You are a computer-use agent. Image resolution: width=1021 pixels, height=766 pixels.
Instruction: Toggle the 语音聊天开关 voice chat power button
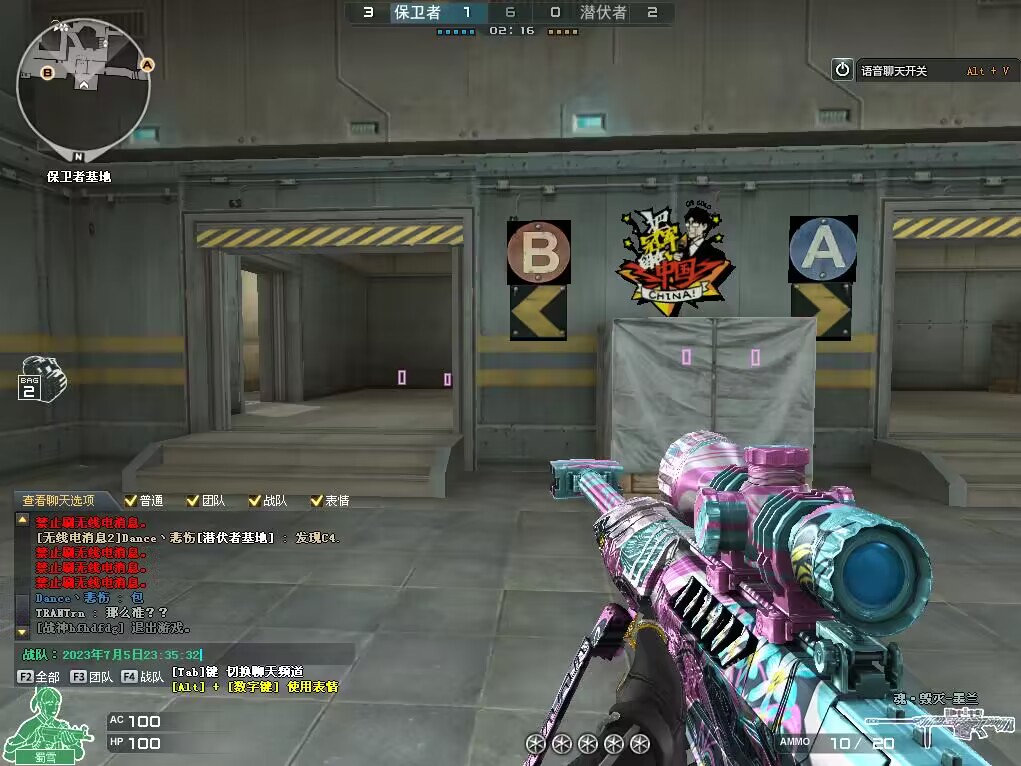point(843,70)
